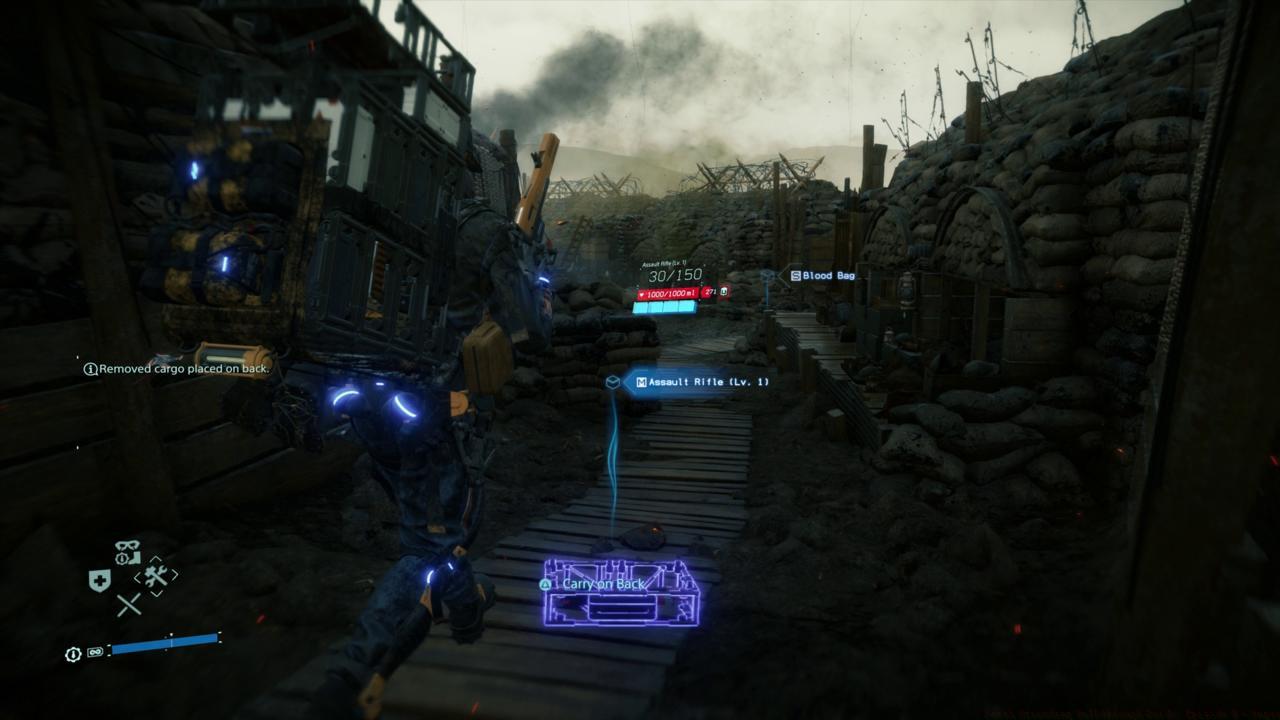Expand the up chevron above the tools icon

tap(156, 560)
